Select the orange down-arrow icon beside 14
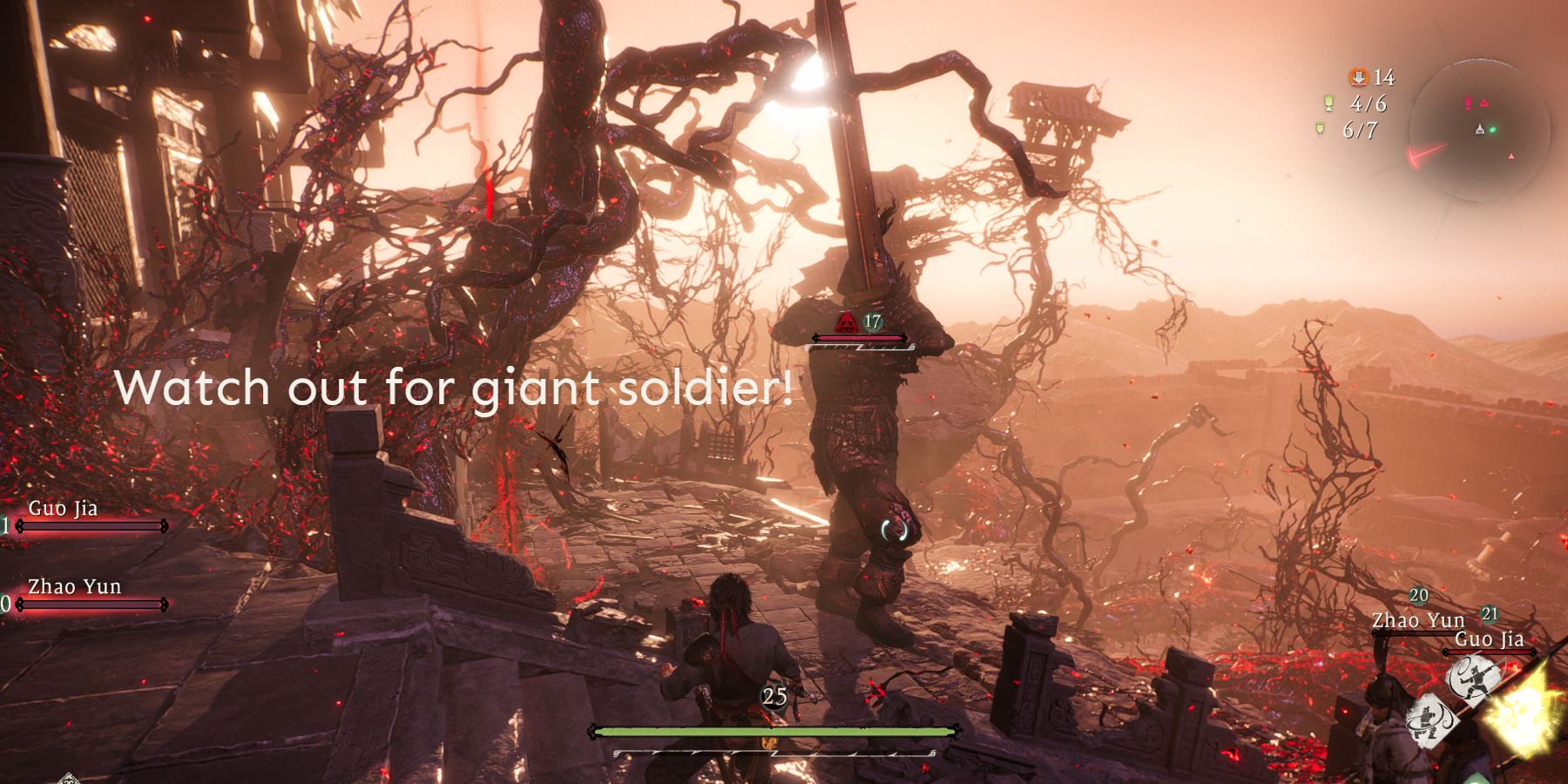This screenshot has height=784, width=1568. click(1357, 78)
